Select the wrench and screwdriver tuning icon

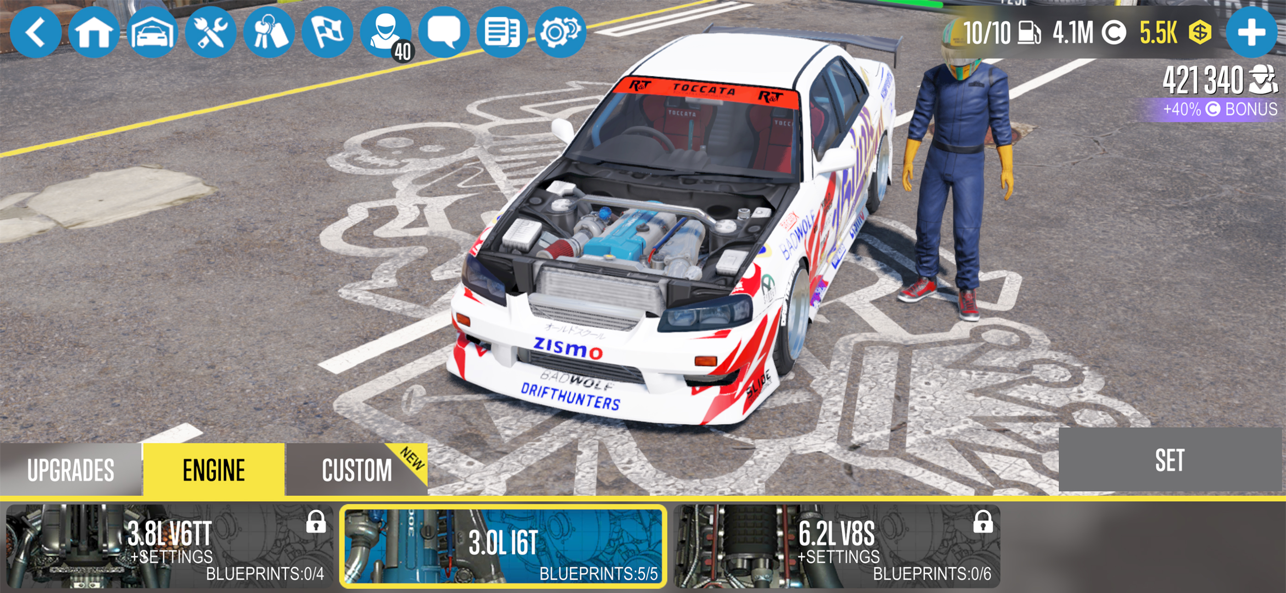[211, 32]
